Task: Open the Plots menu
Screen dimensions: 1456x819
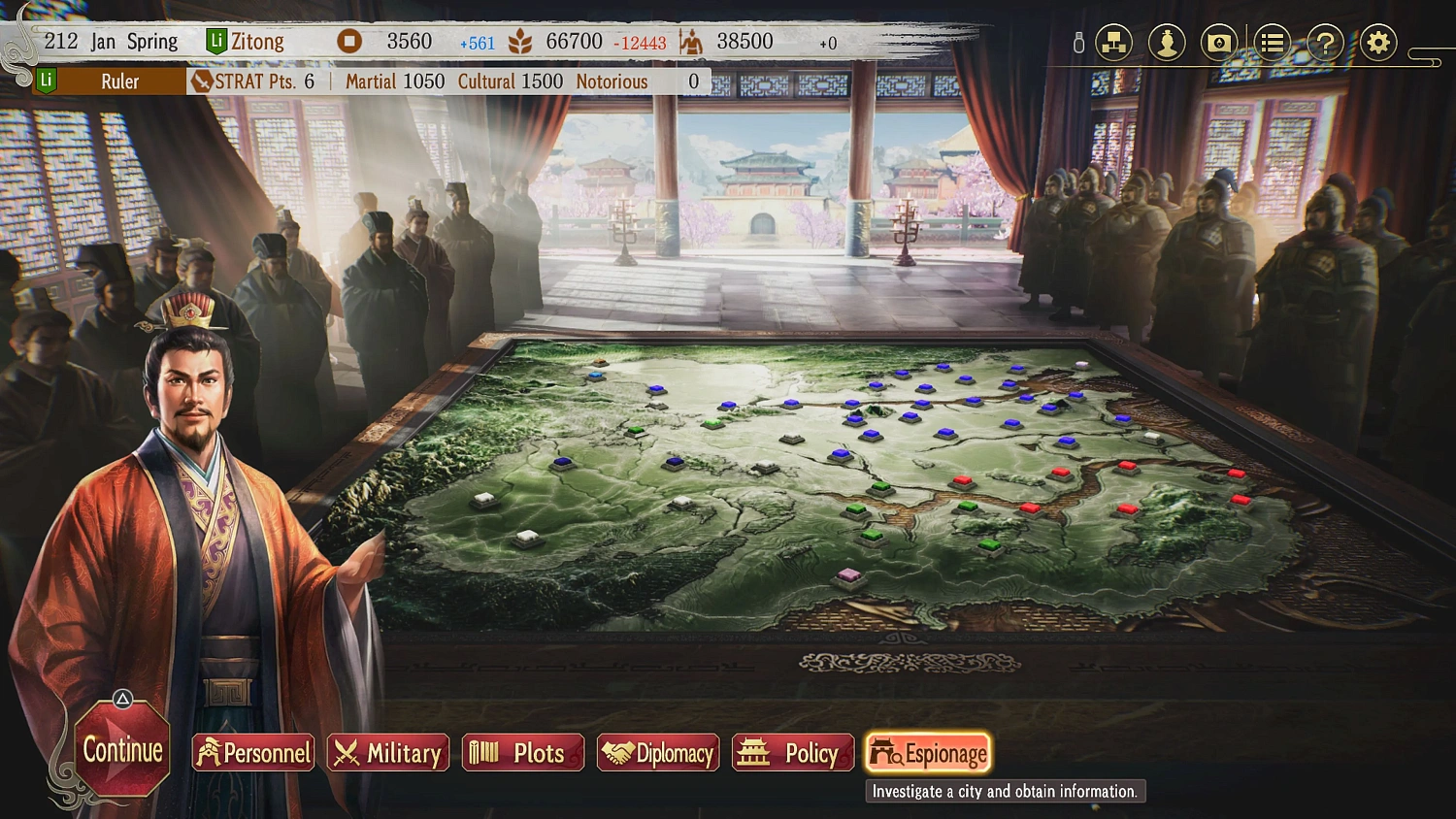Action: (522, 753)
